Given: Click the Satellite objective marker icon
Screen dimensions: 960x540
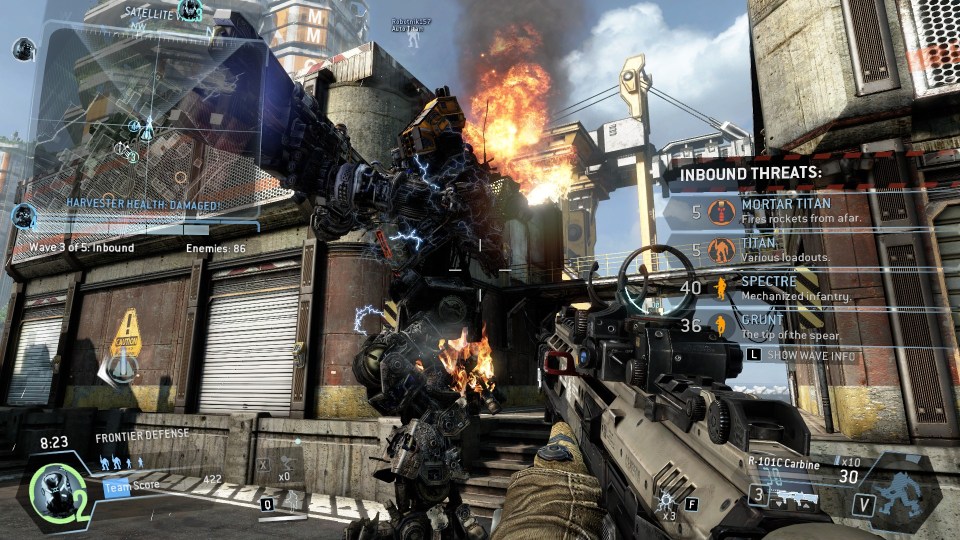Looking at the screenshot, I should (x=190, y=11).
